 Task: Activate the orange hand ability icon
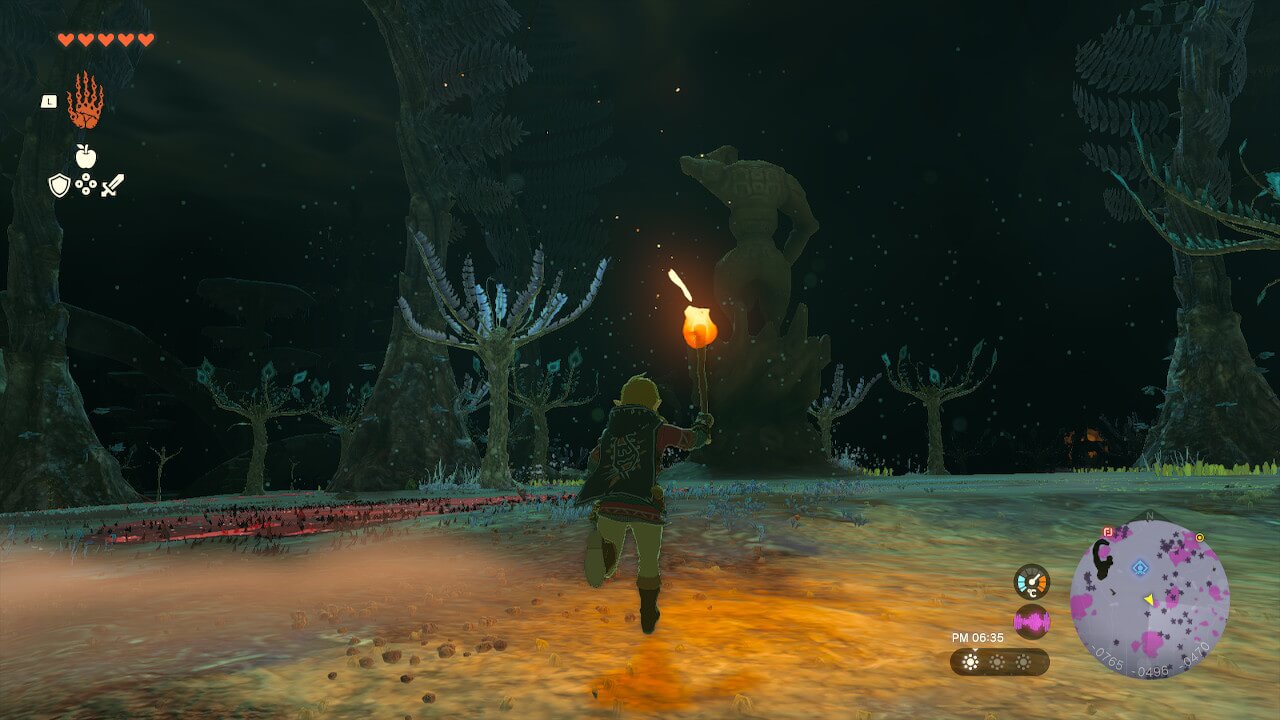85,101
